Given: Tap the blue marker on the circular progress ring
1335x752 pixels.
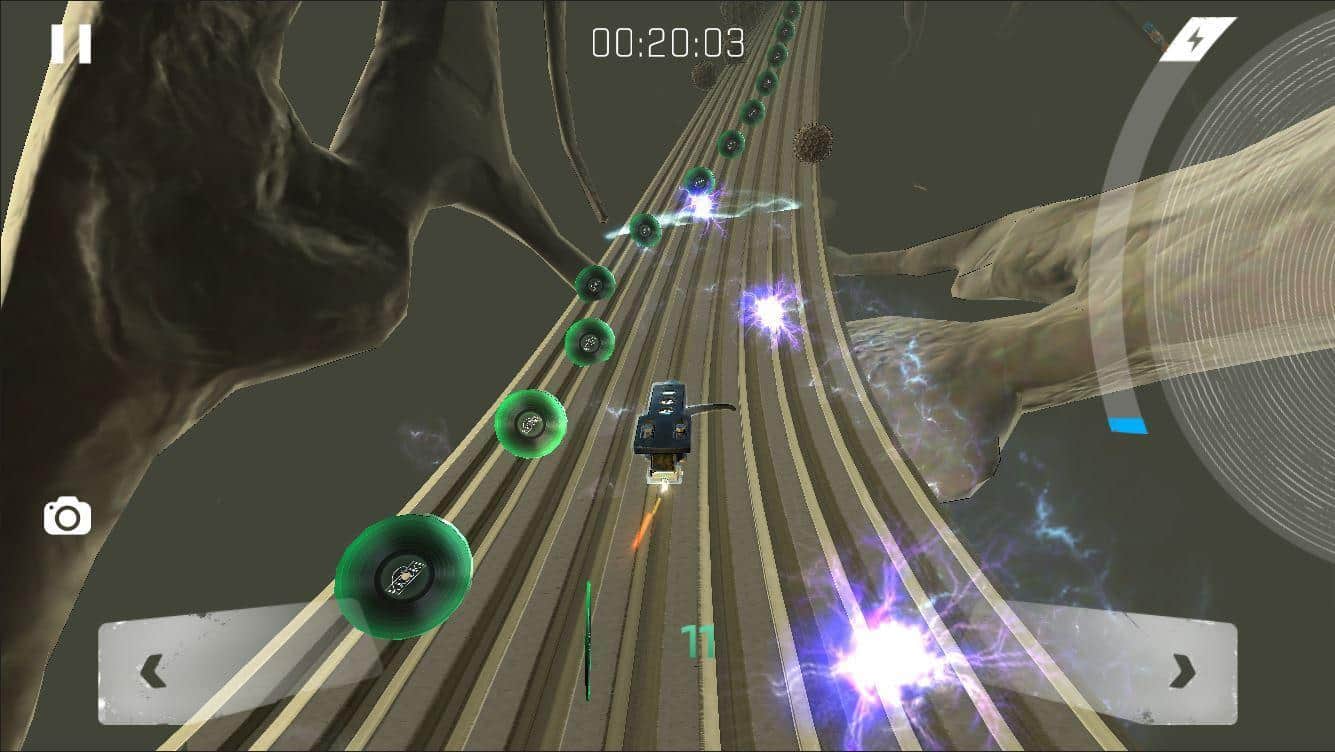Looking at the screenshot, I should tap(1127, 424).
